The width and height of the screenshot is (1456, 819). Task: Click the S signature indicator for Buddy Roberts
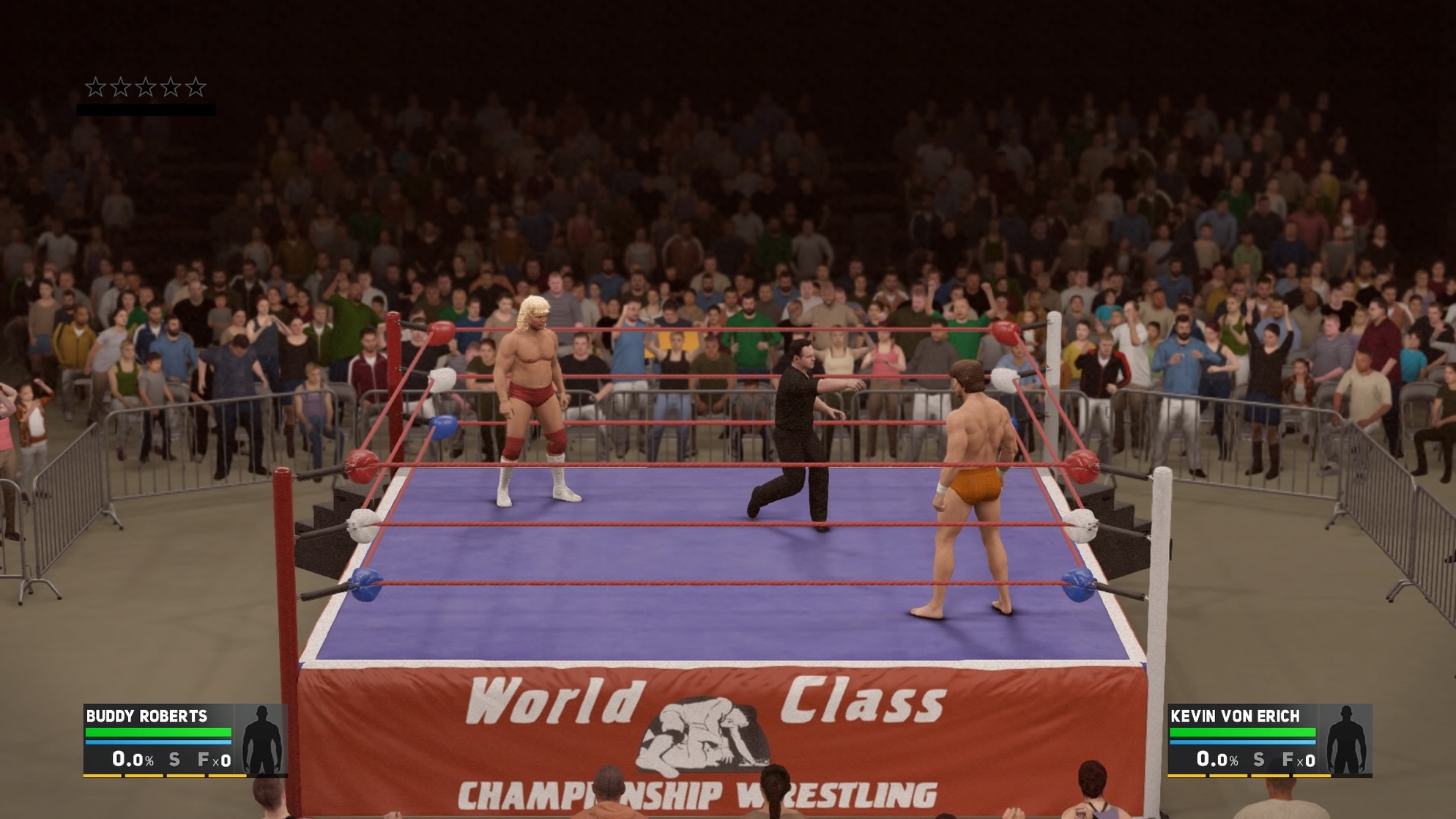click(174, 760)
